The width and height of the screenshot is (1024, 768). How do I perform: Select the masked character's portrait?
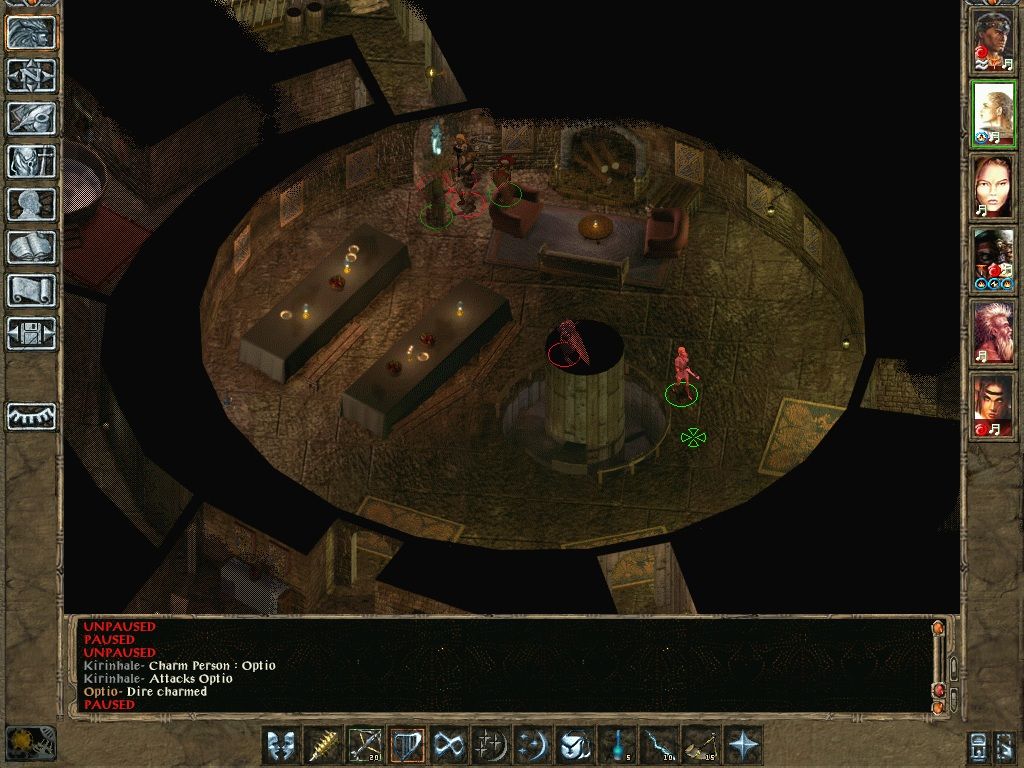coord(994,259)
